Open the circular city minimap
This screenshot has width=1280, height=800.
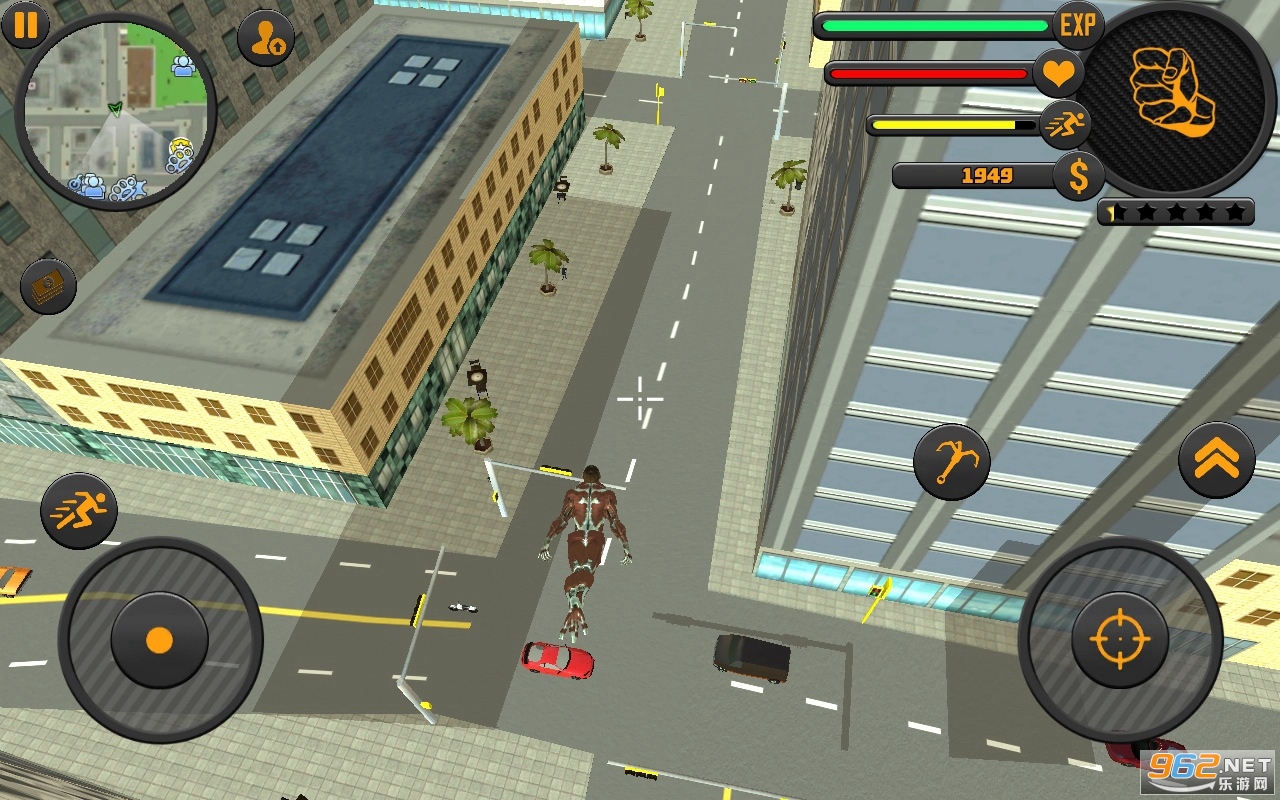pyautogui.click(x=116, y=110)
